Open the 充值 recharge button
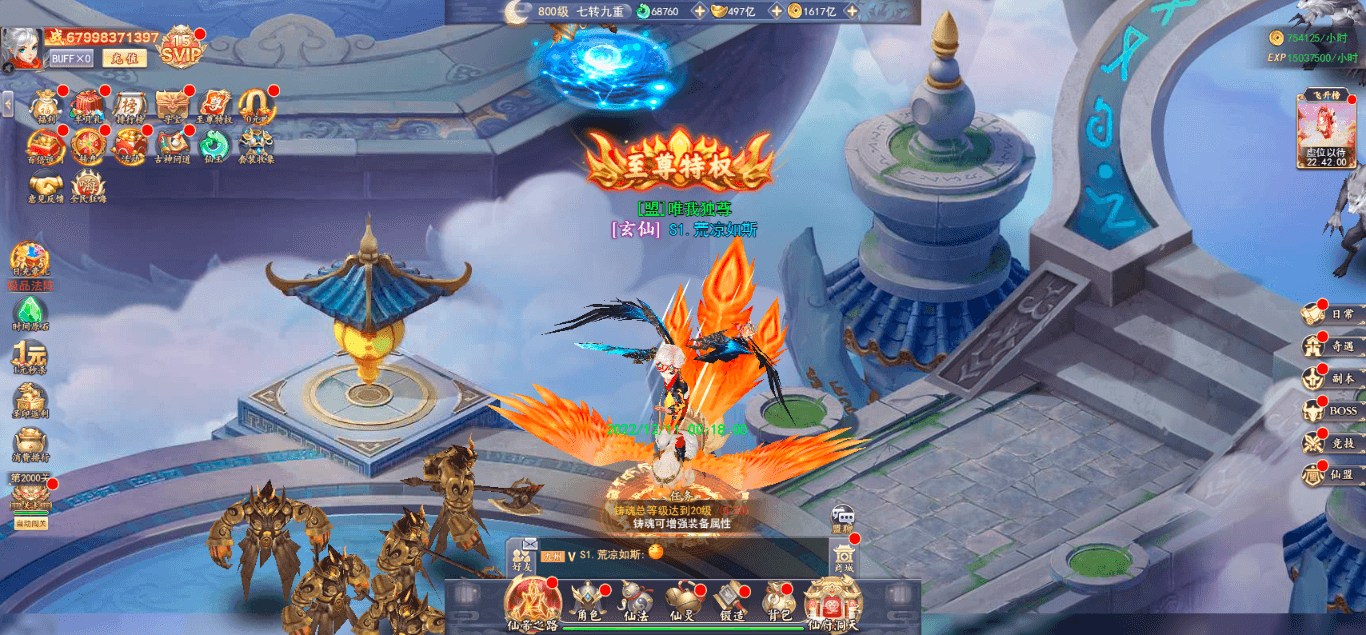The image size is (1366, 635). click(124, 58)
